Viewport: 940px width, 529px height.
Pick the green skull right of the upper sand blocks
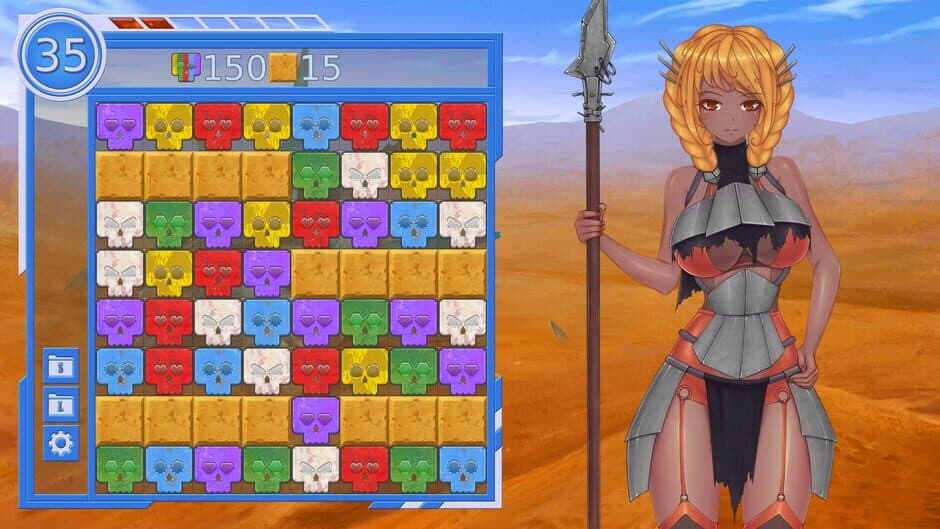(316, 175)
